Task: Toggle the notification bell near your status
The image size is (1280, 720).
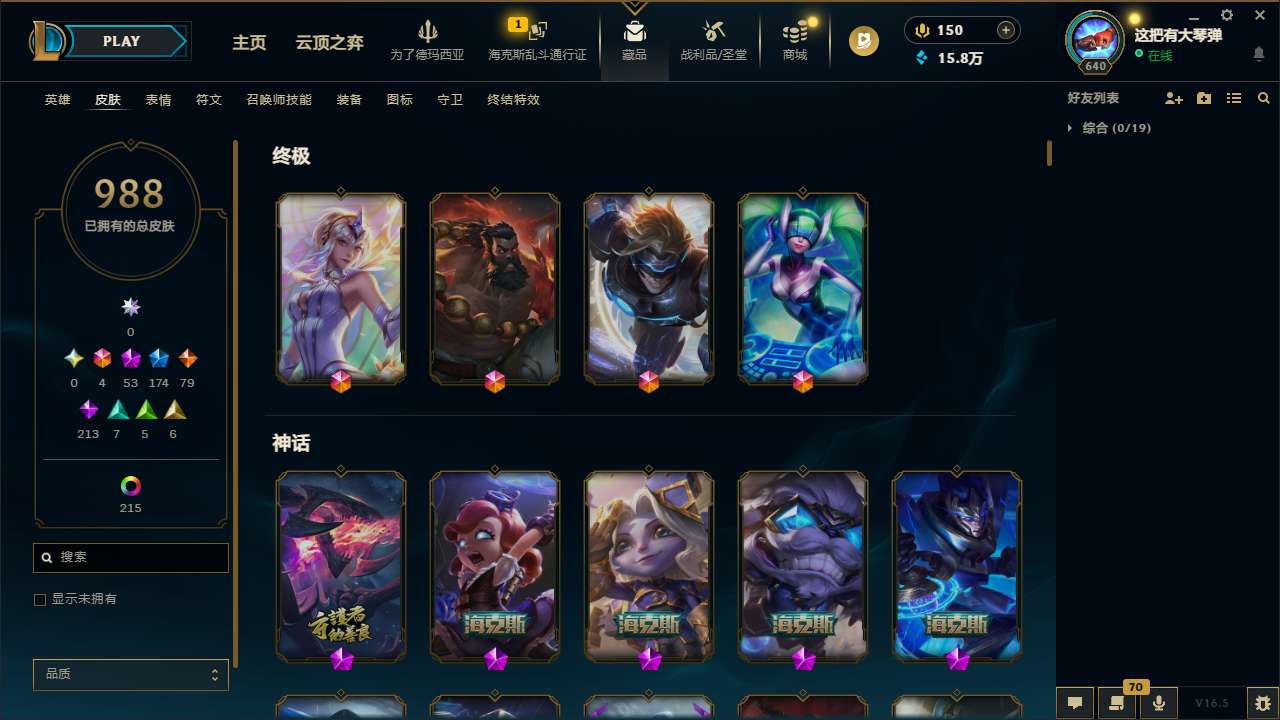Action: 1260,55
